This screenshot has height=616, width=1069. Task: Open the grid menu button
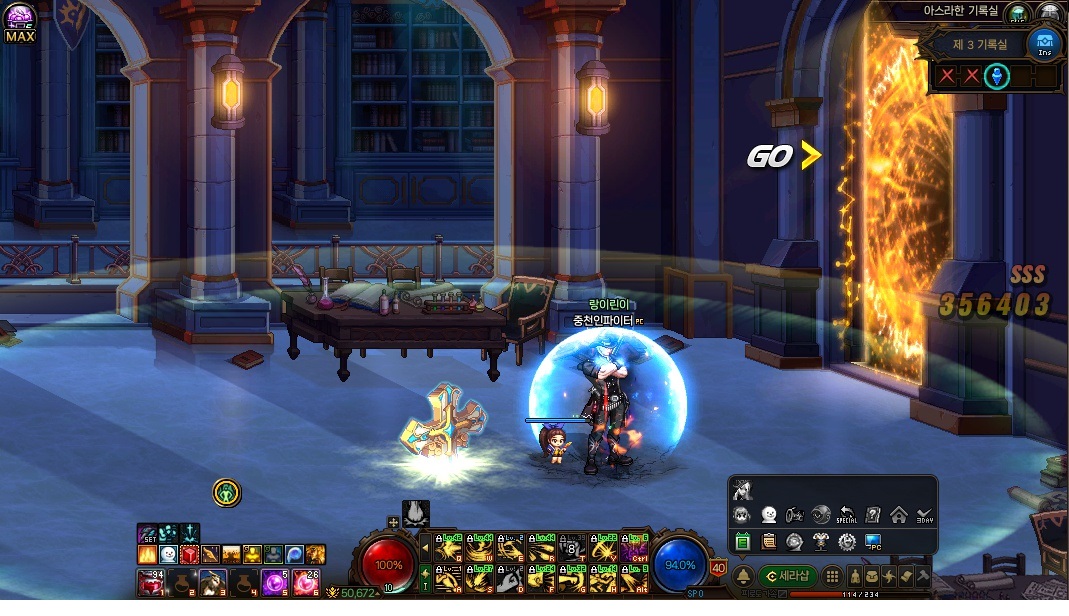[x=832, y=577]
